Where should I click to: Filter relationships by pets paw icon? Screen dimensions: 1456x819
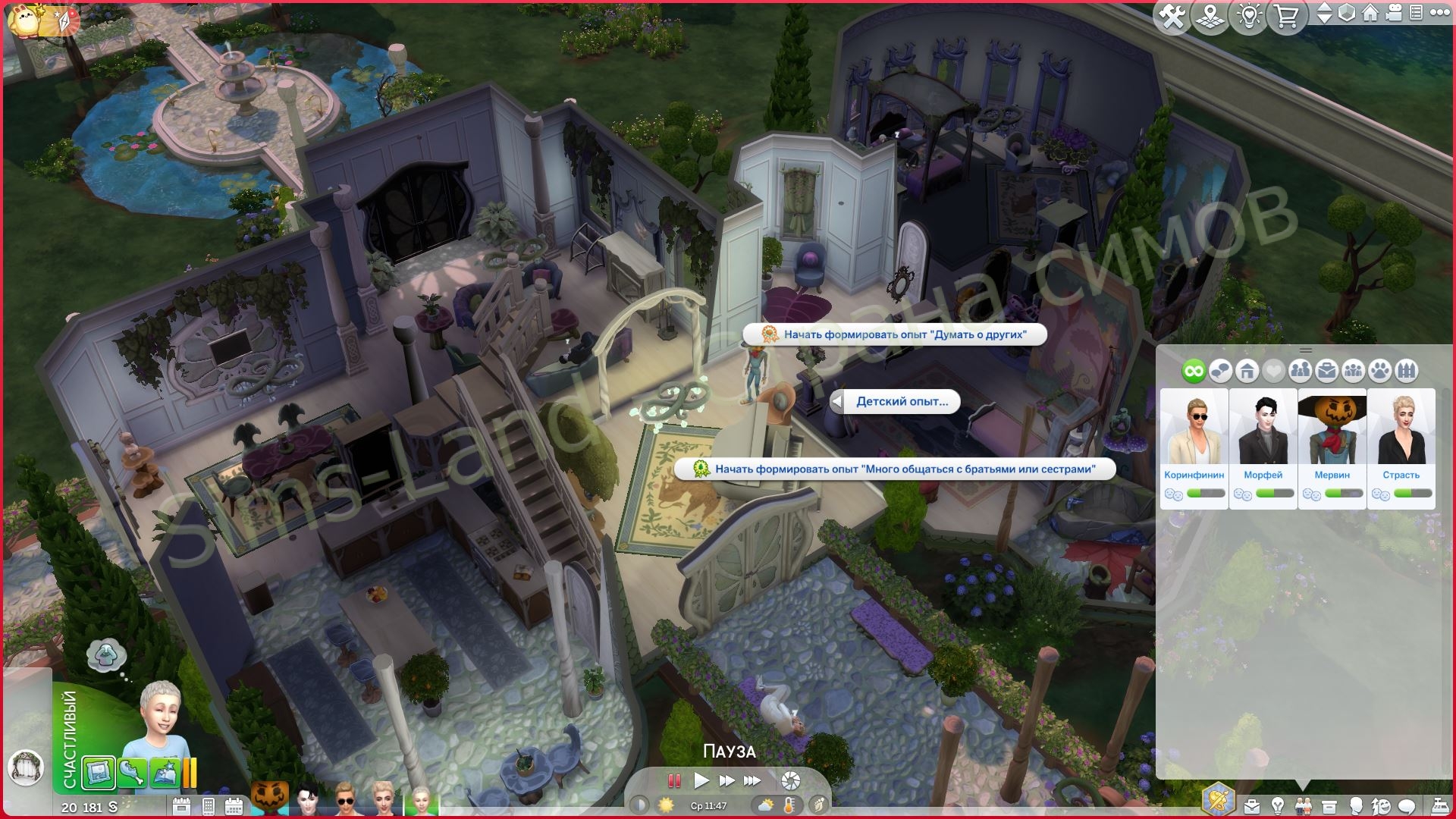tap(1380, 371)
